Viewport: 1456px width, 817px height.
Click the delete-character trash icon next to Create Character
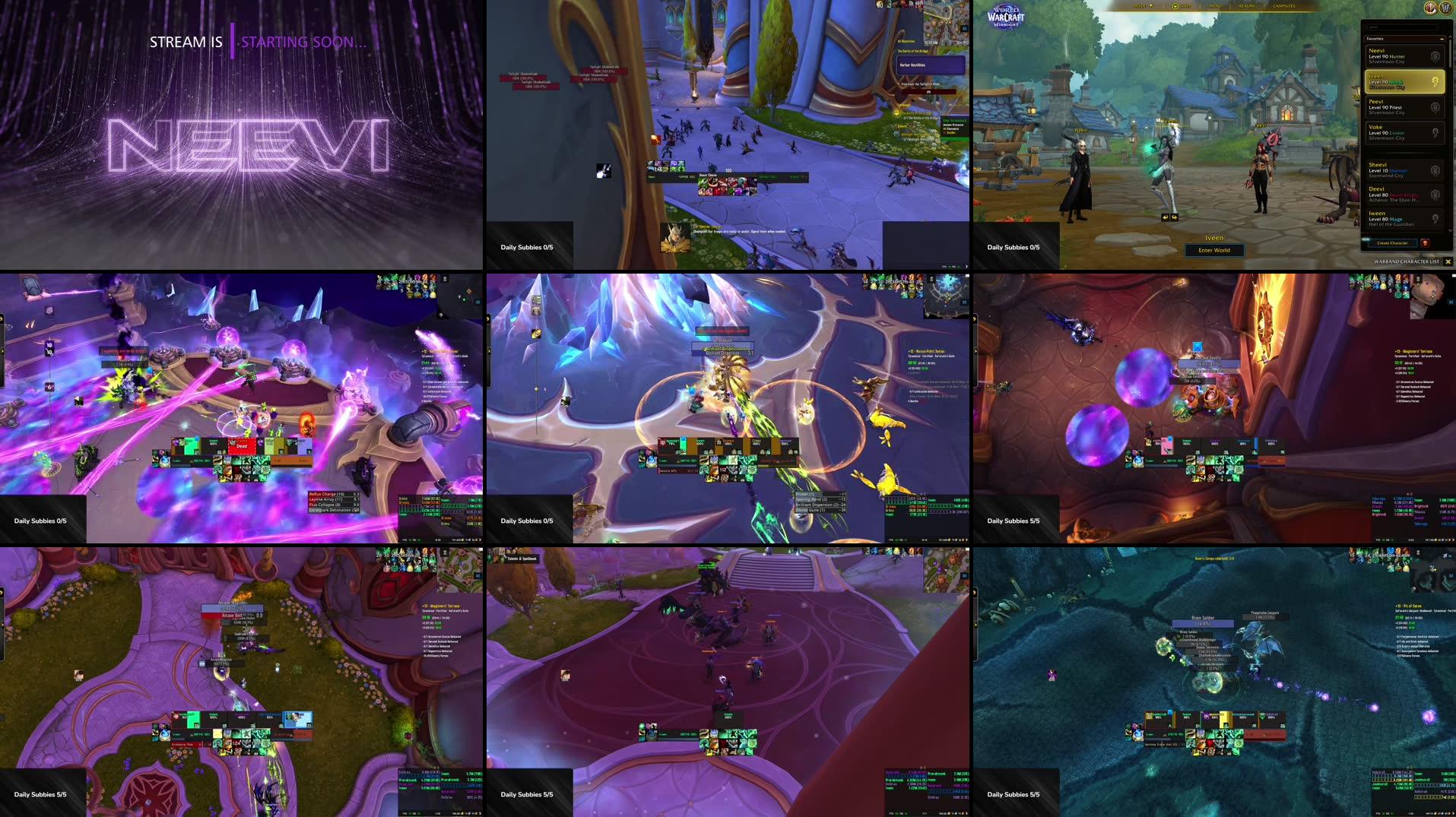1425,242
